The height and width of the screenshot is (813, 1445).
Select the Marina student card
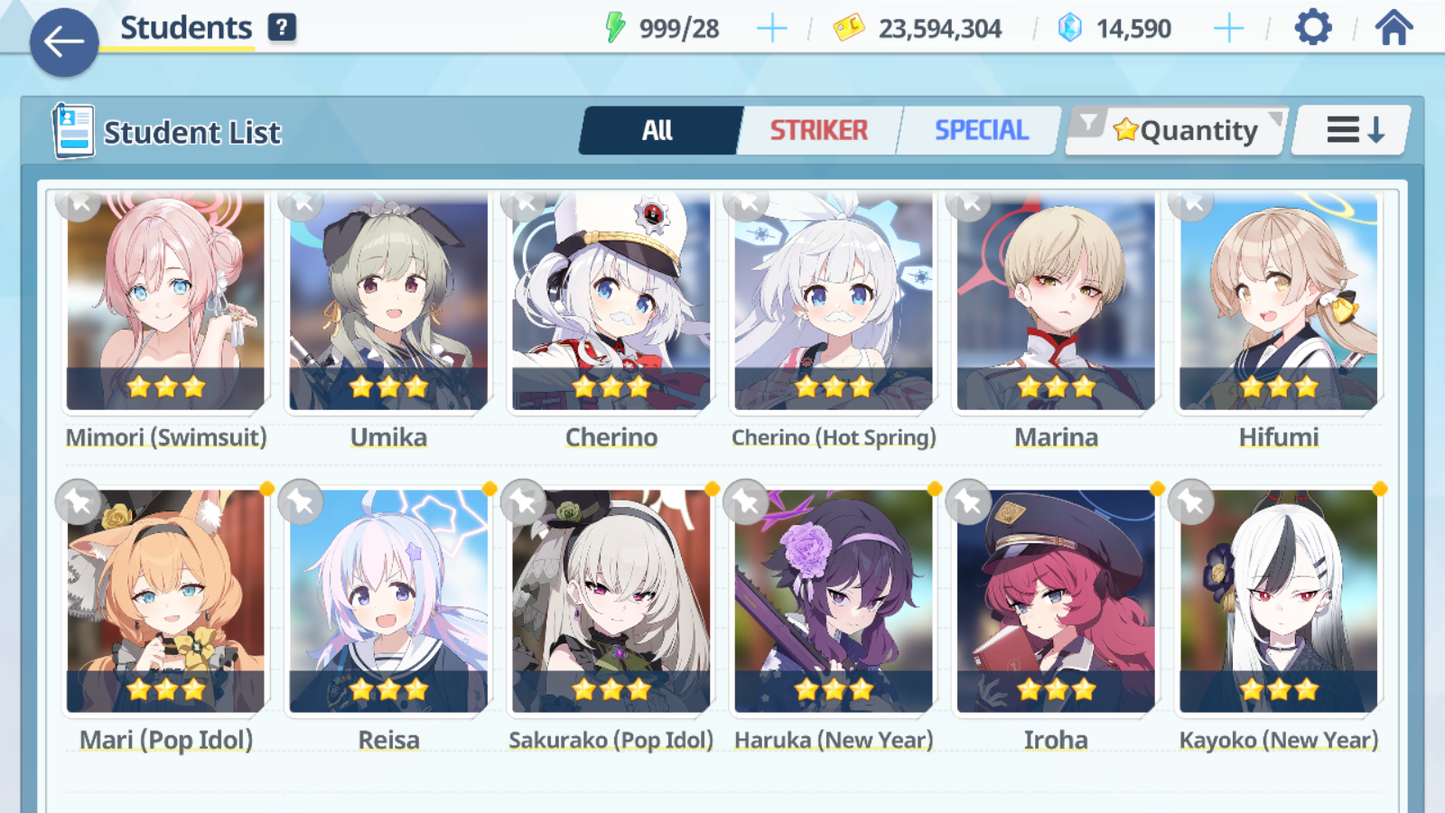(x=1056, y=303)
